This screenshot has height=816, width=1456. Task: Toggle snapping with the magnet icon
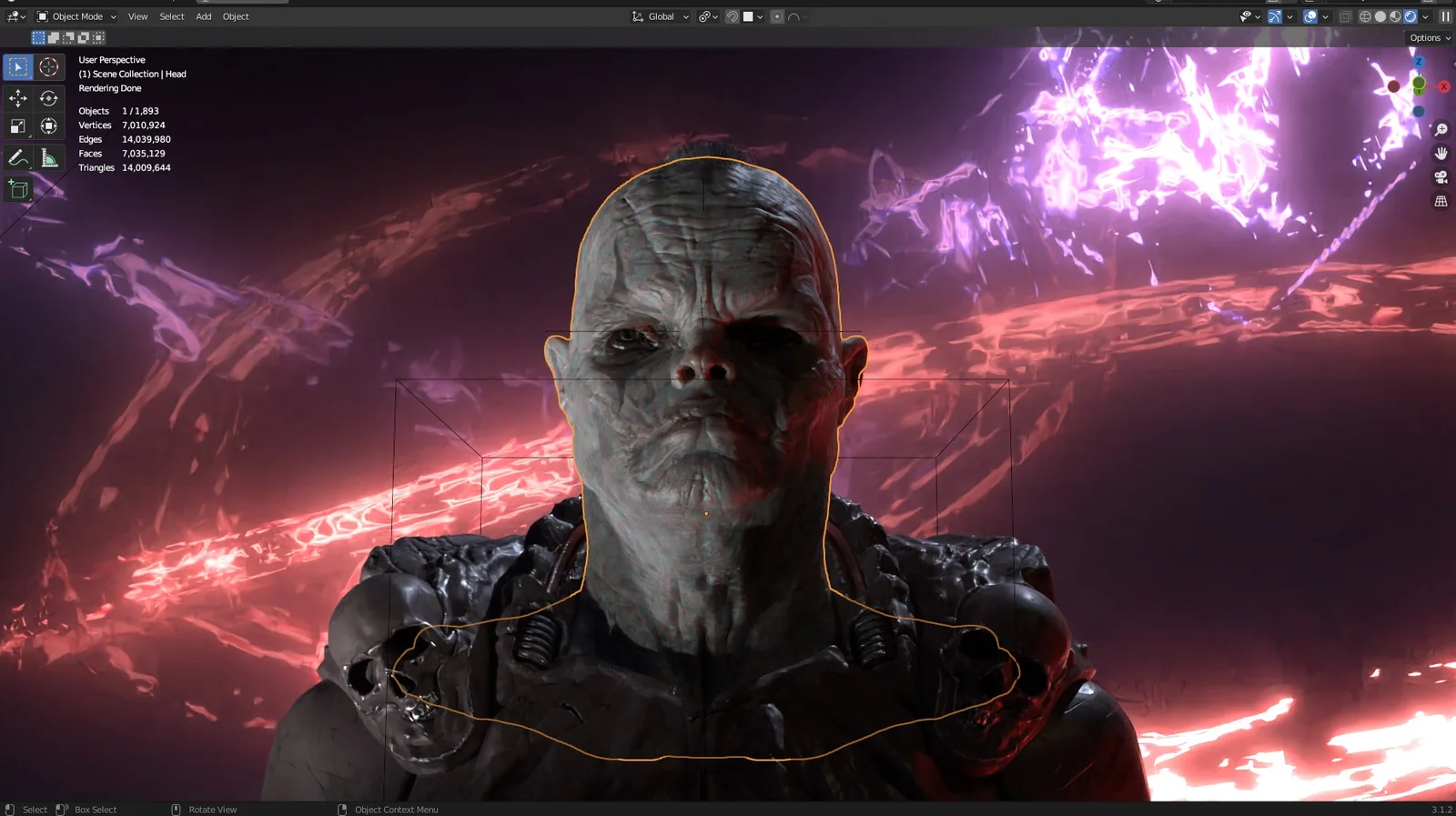[x=733, y=15]
